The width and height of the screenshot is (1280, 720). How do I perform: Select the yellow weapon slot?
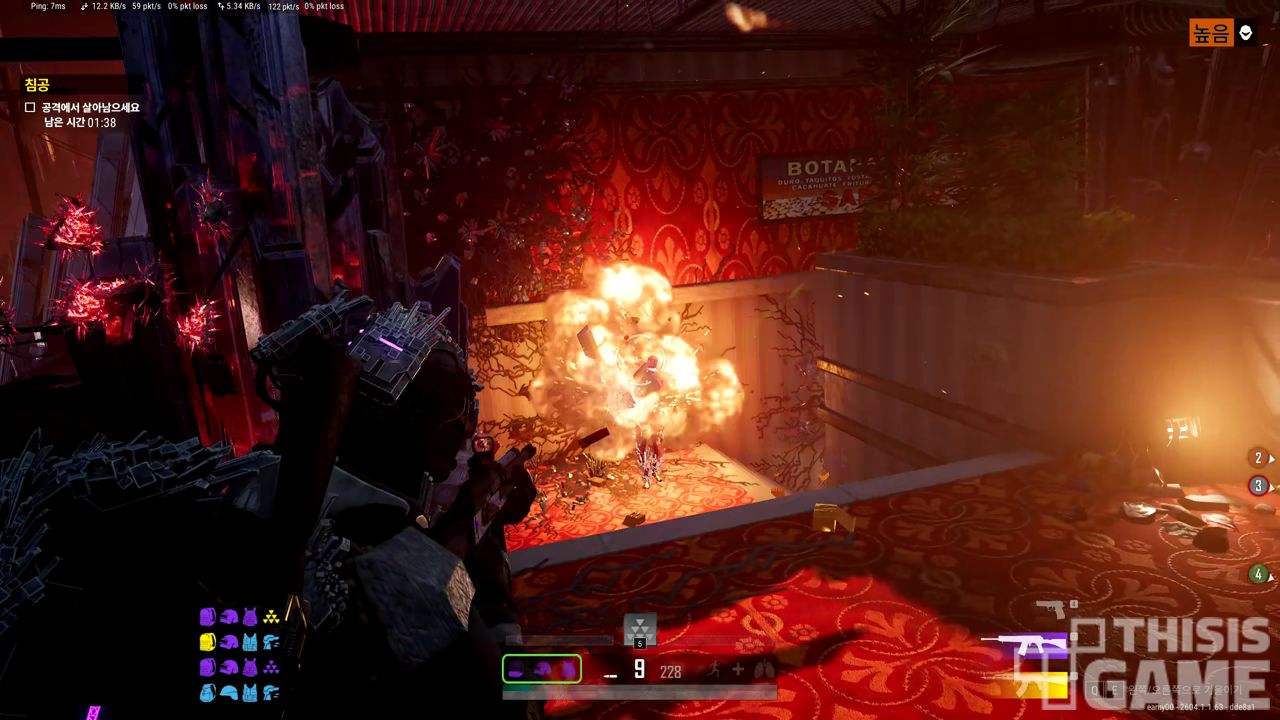1030,684
